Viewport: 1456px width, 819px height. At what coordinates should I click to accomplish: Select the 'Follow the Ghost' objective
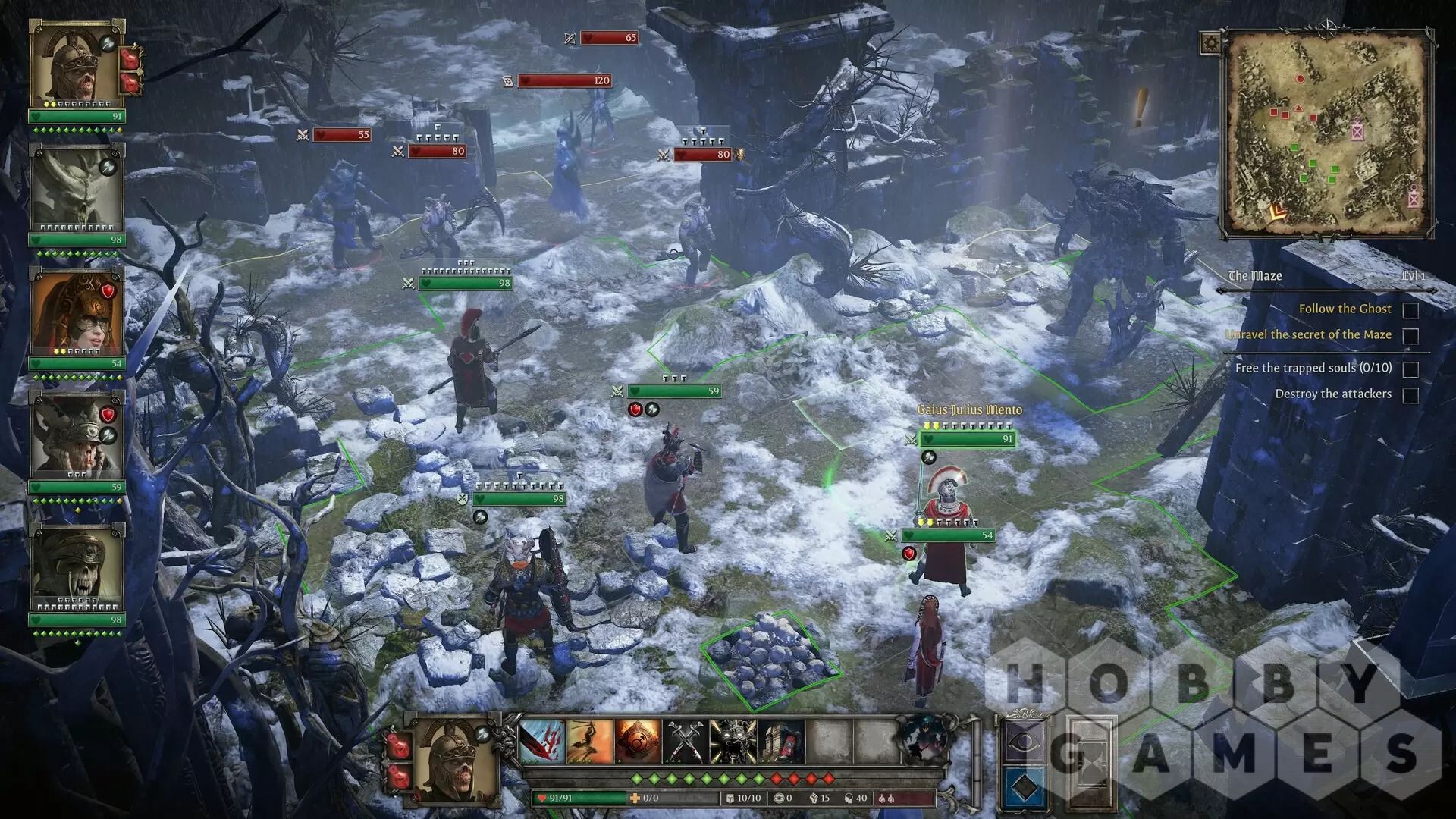[x=1345, y=309]
